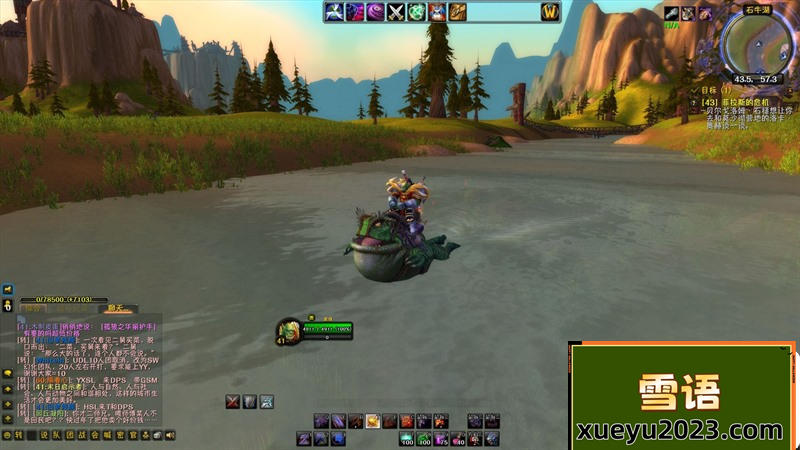Image resolution: width=800 pixels, height=450 pixels.
Task: Open the gold WoW emblem menu button
Action: pyautogui.click(x=549, y=12)
